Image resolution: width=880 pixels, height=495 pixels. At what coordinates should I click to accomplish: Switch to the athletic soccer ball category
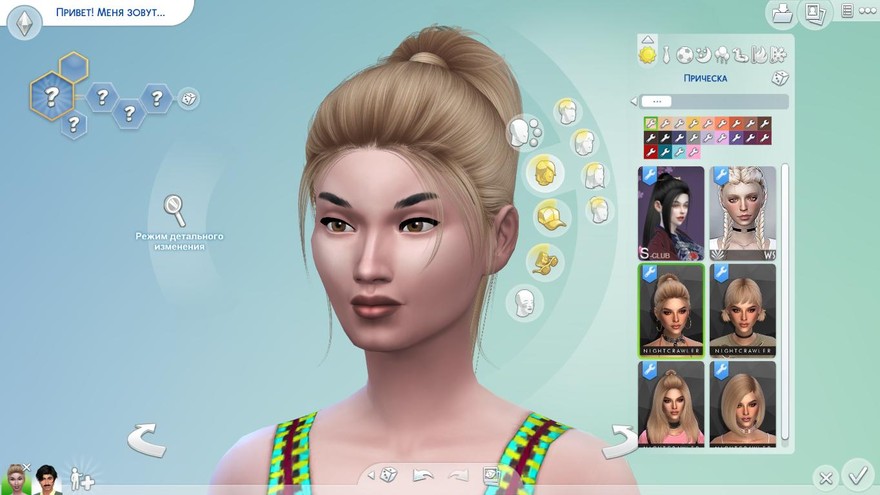685,54
